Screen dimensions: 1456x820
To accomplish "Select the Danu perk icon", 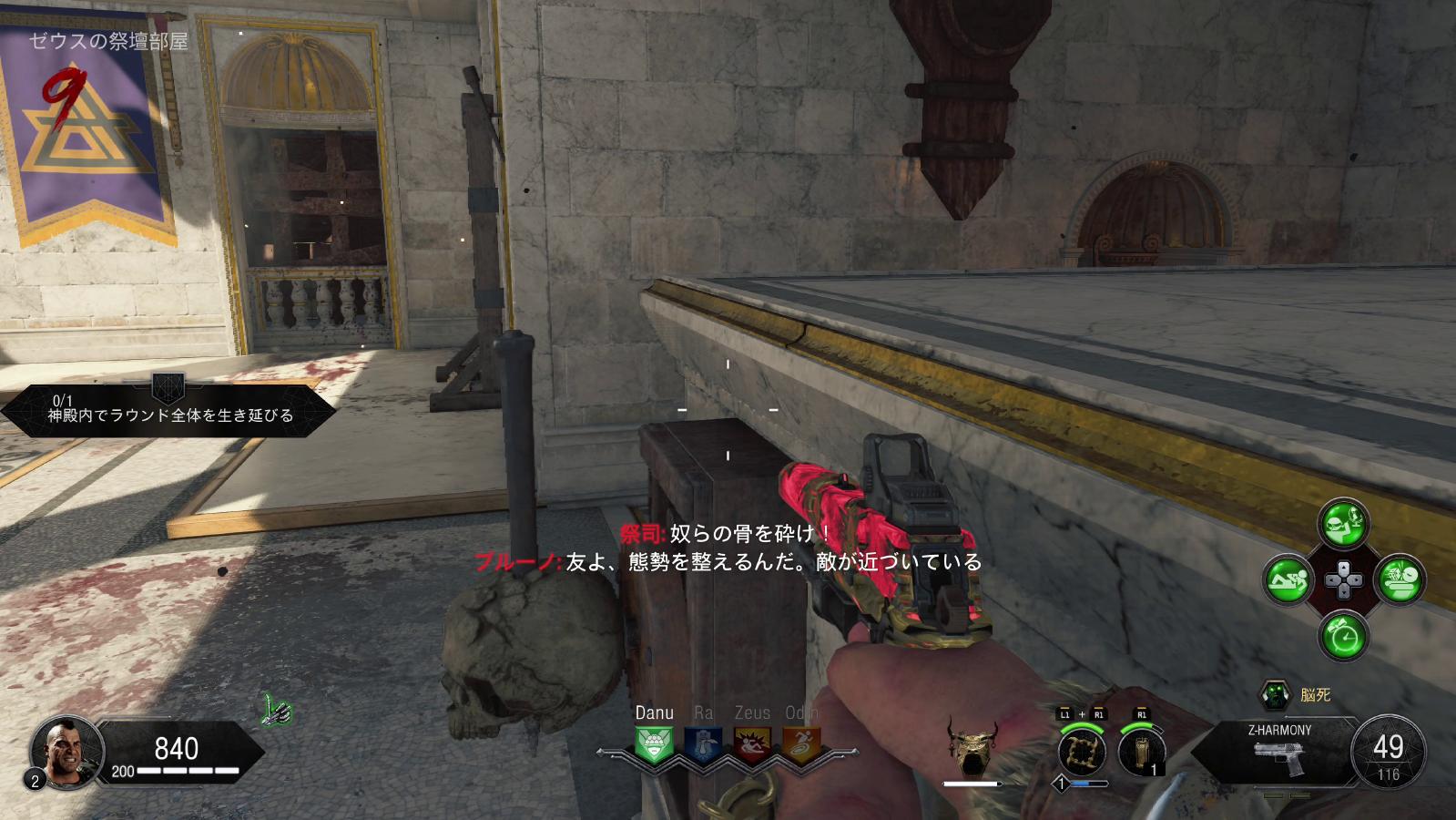I will click(x=654, y=744).
